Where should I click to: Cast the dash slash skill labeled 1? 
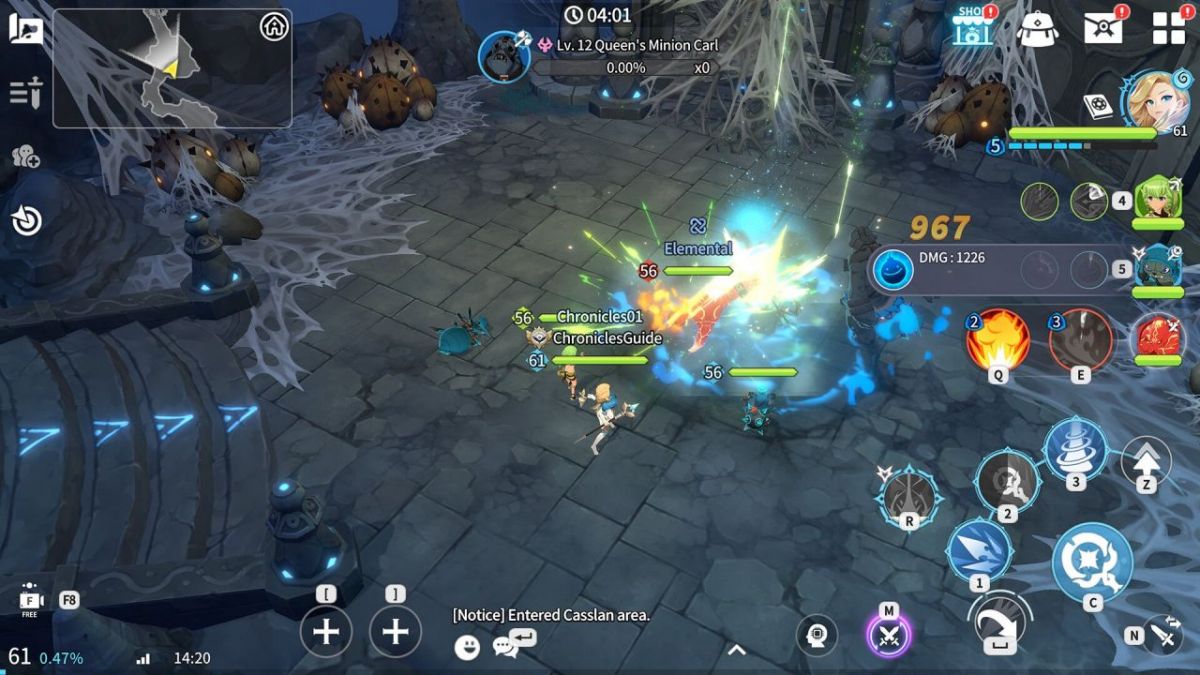979,551
